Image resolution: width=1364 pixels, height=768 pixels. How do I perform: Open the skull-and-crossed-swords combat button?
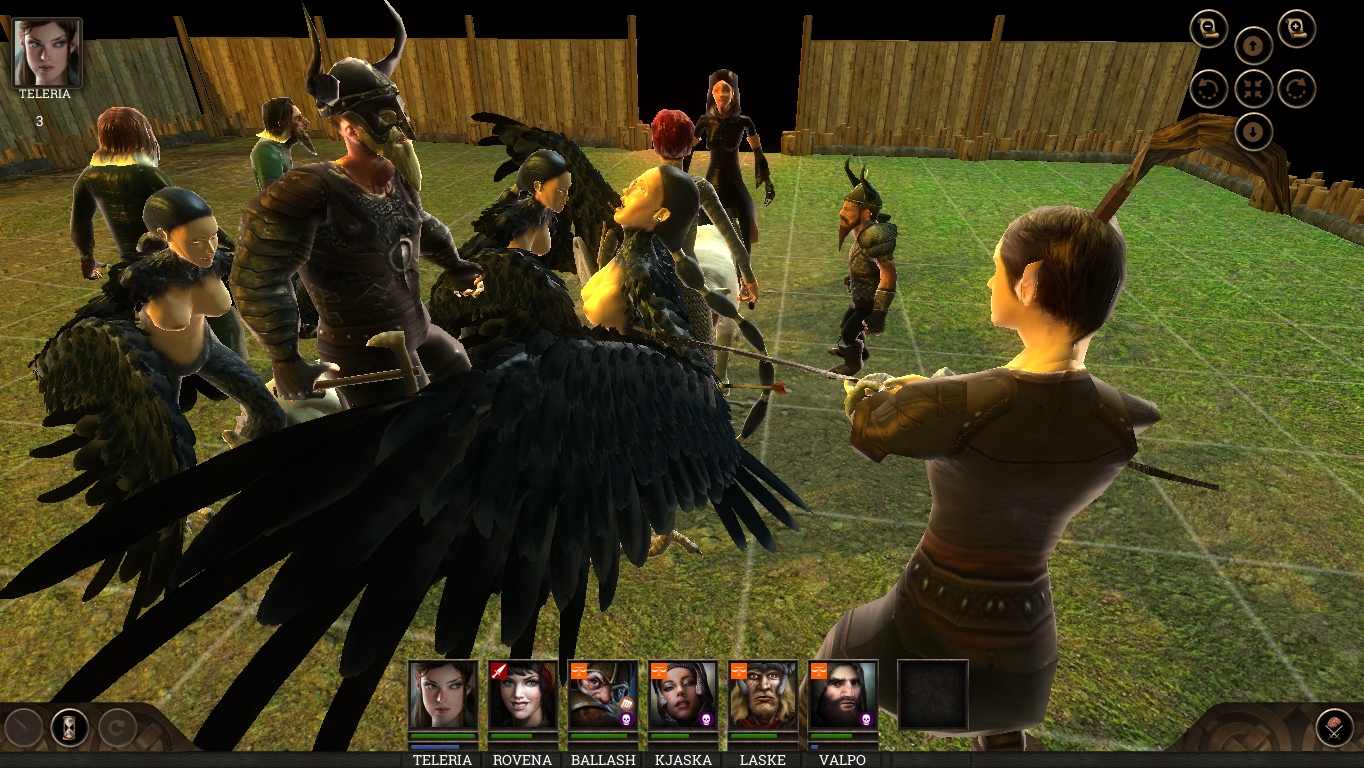[1334, 727]
